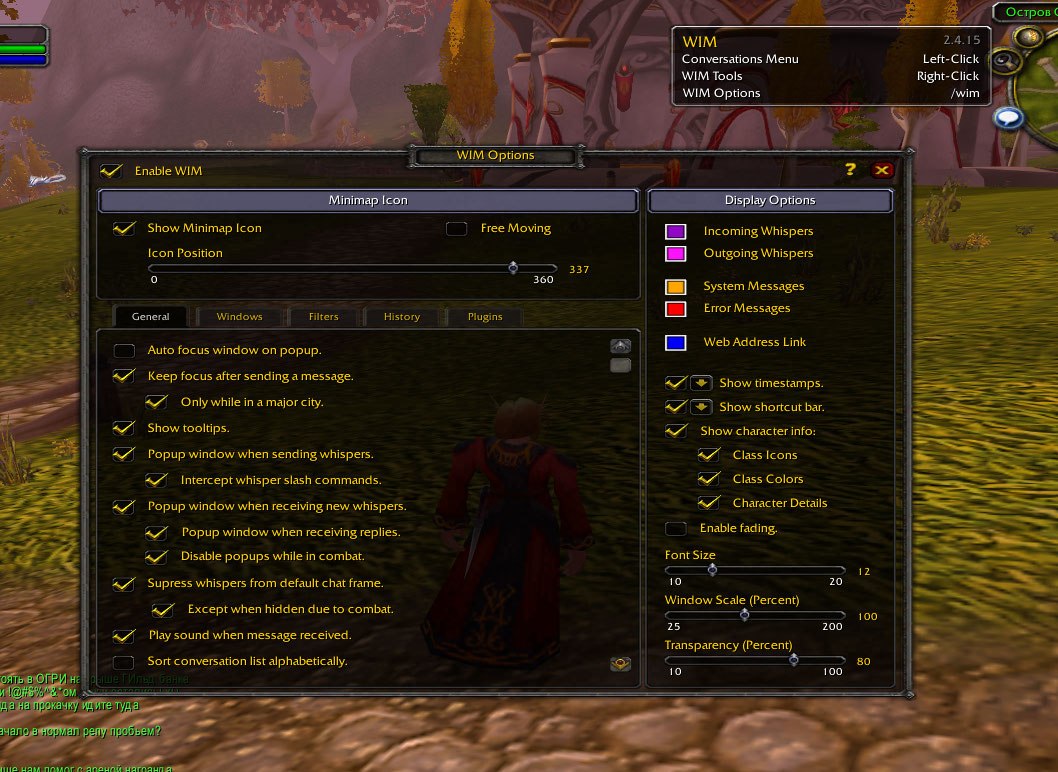Close the WIM Options window
The height and width of the screenshot is (772, 1058).
coord(882,170)
